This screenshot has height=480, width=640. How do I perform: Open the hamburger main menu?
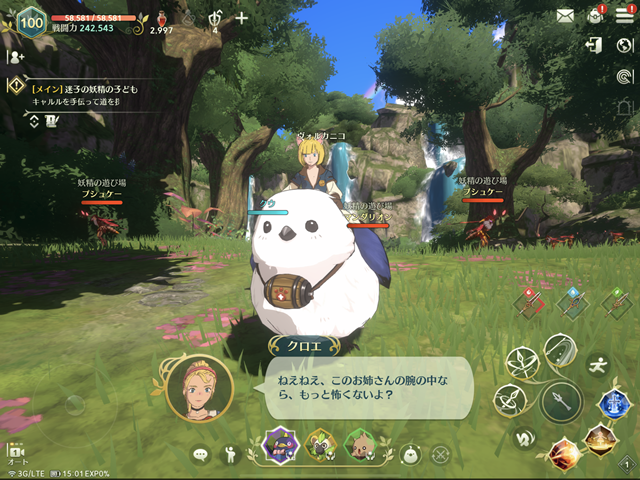pyautogui.click(x=624, y=15)
